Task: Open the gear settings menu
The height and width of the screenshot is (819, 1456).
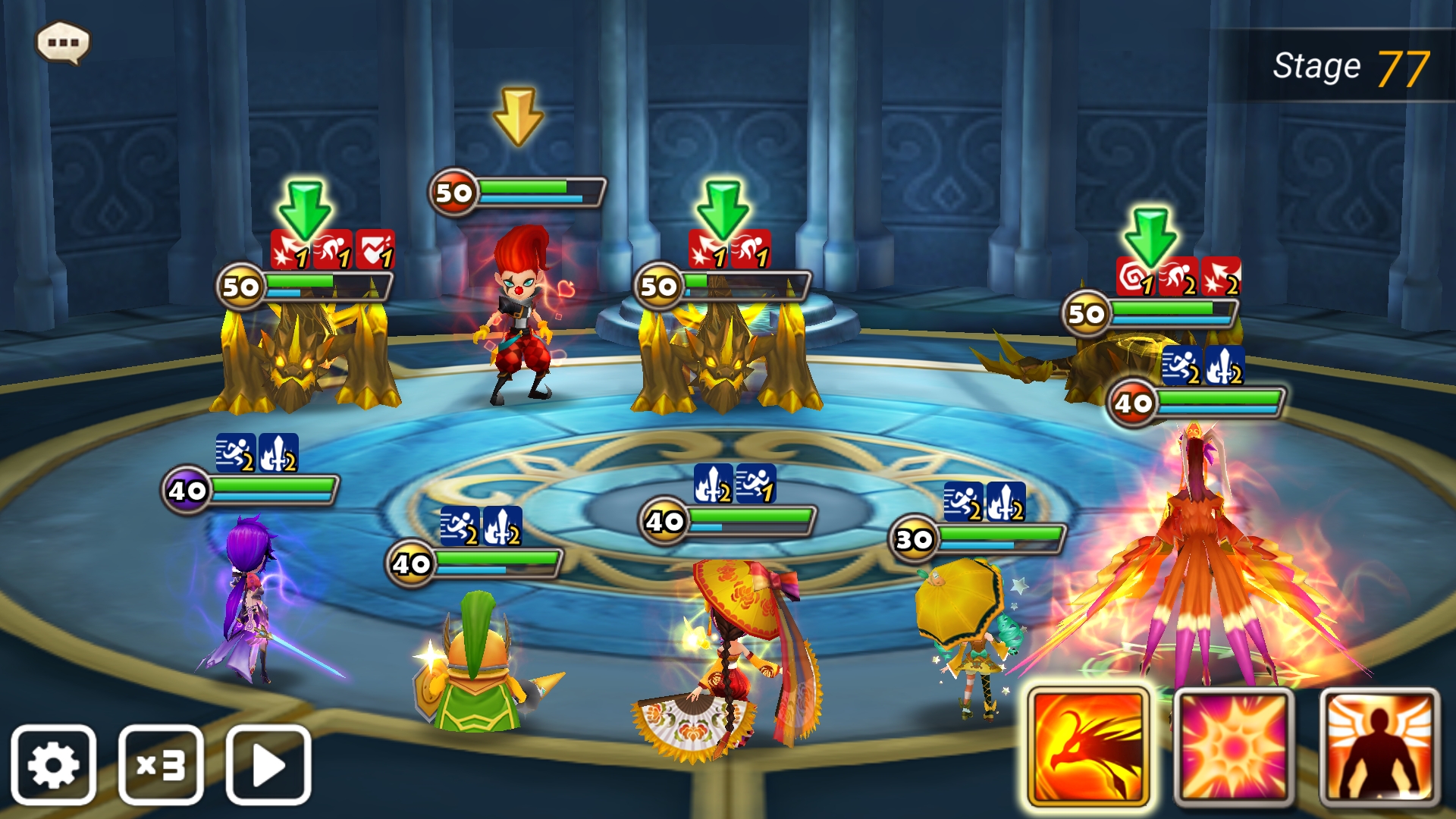Action: 53,764
